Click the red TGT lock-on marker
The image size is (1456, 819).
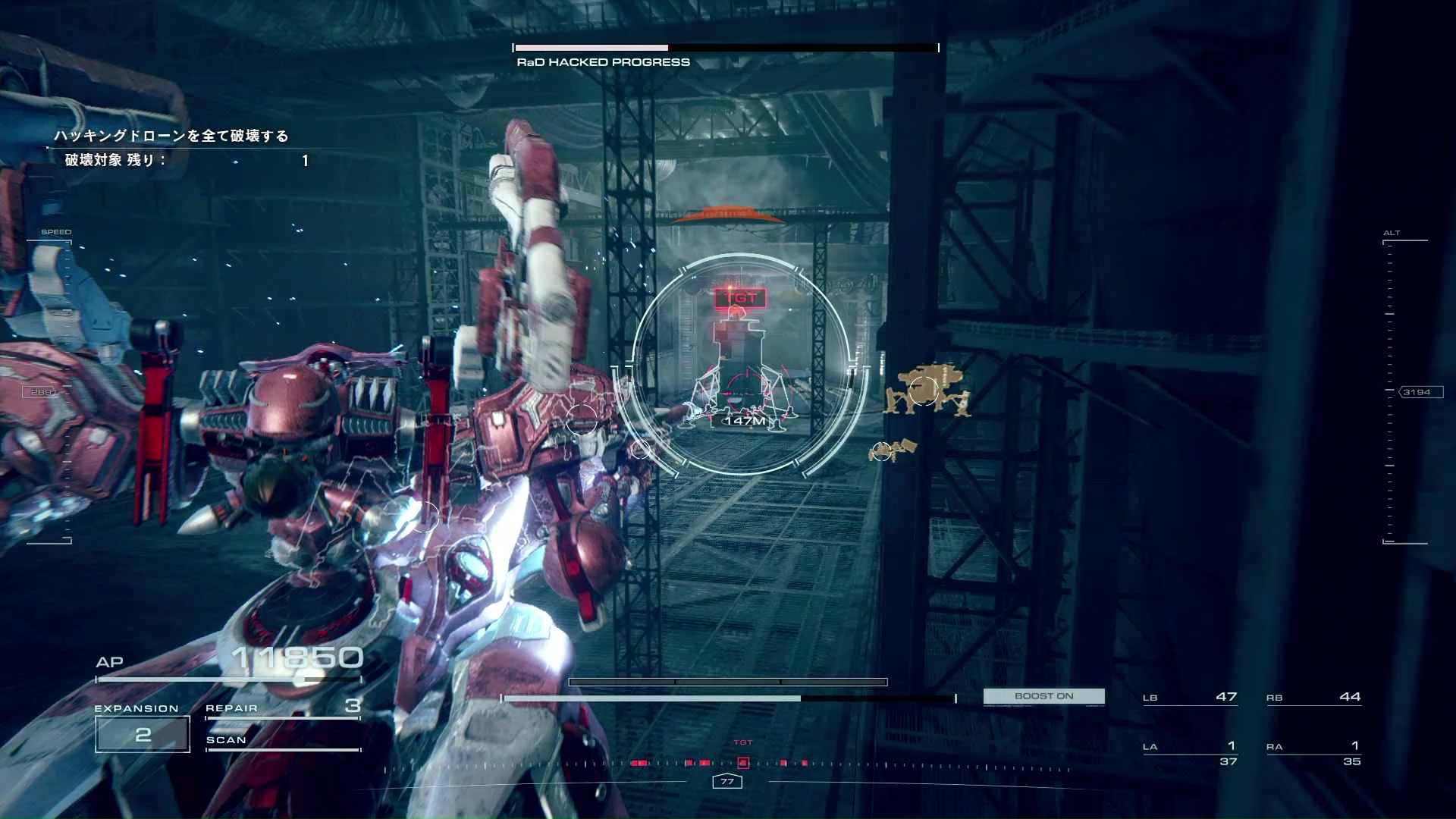click(740, 298)
